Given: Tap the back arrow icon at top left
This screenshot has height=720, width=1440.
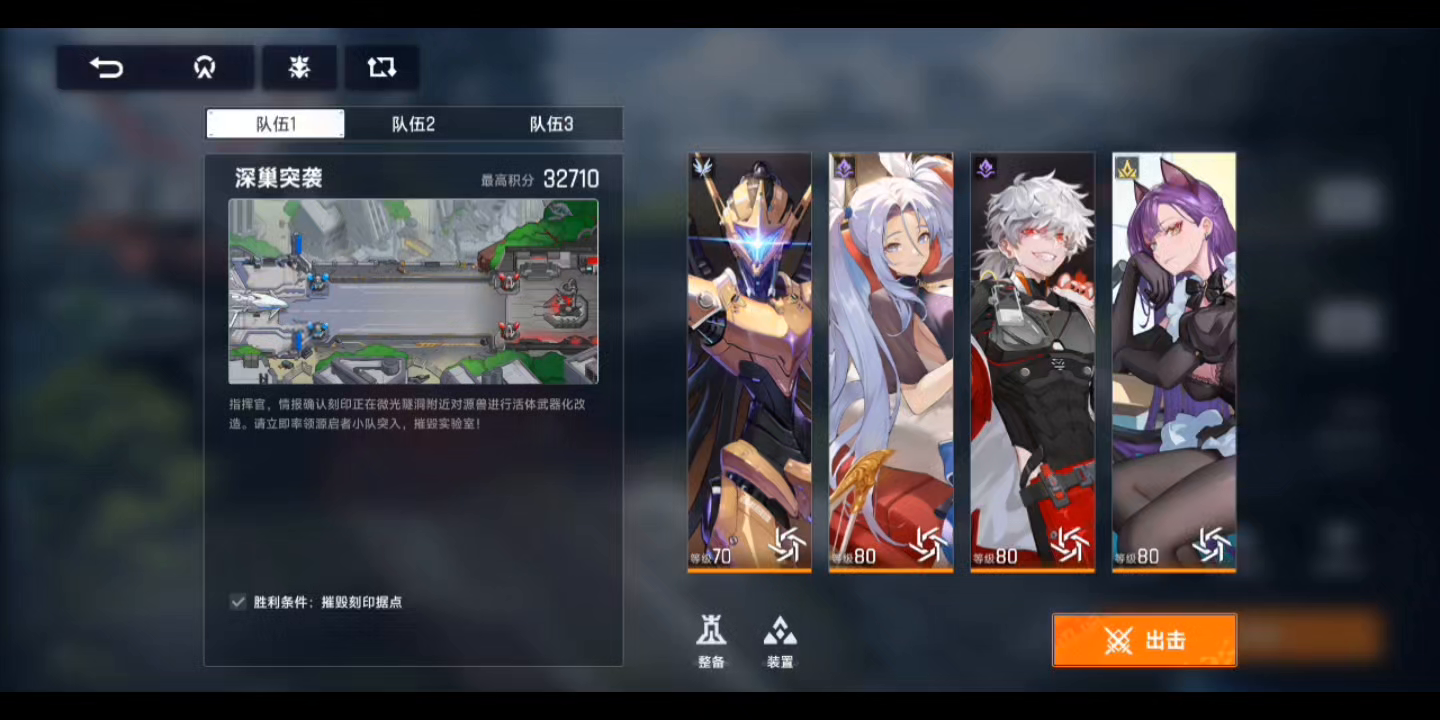Looking at the screenshot, I should coord(108,67).
